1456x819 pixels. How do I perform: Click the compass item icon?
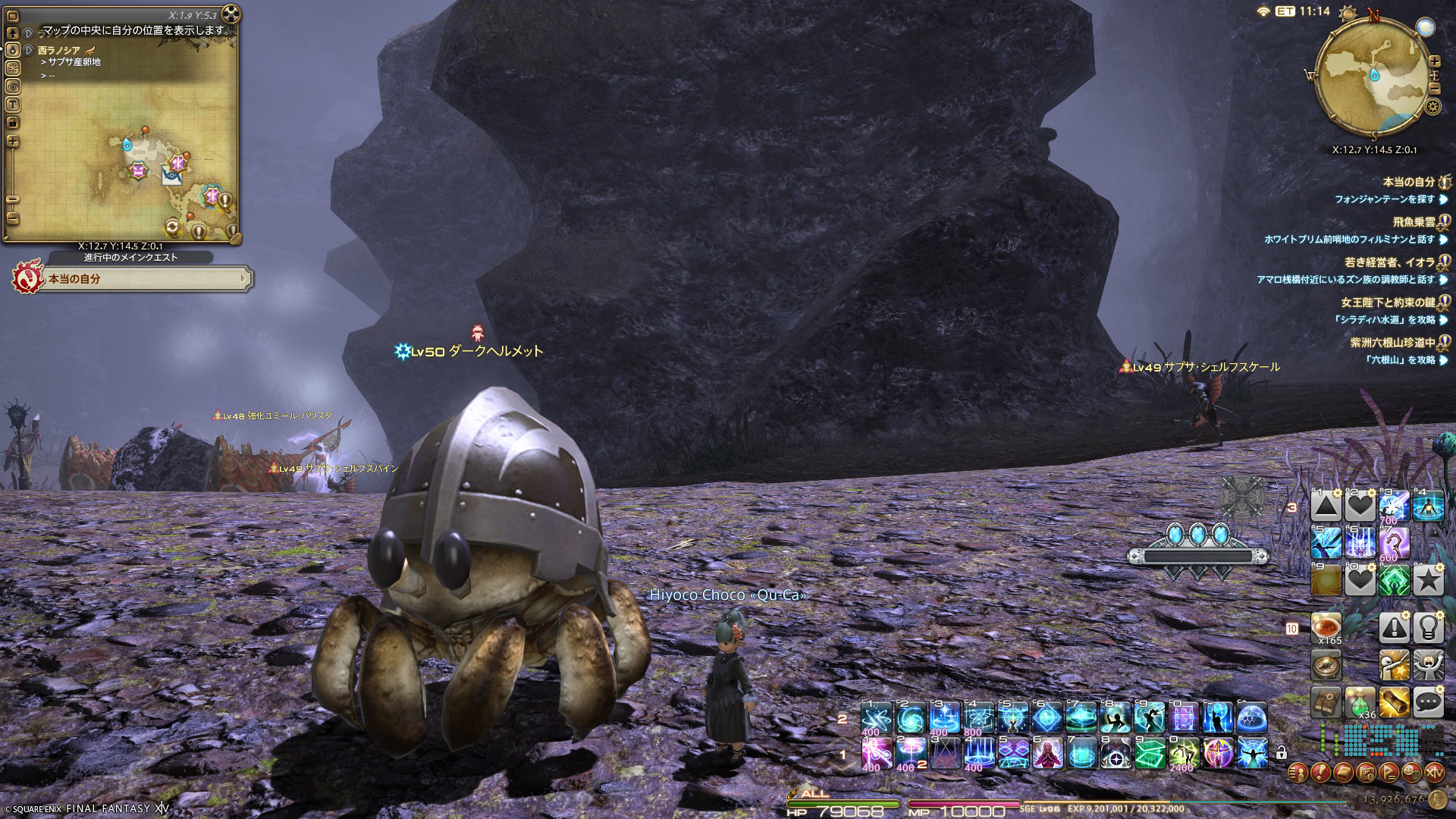point(1326,666)
